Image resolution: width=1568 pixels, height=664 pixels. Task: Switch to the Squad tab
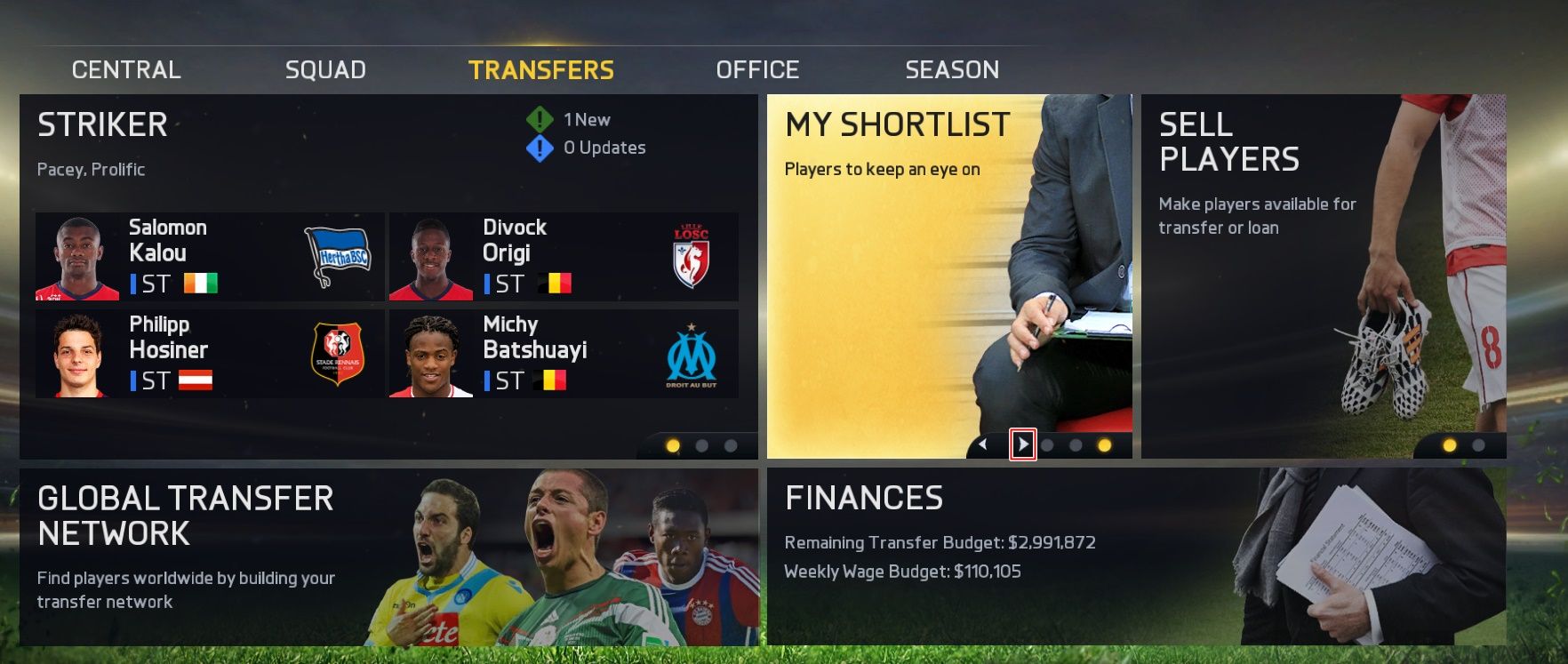[325, 68]
